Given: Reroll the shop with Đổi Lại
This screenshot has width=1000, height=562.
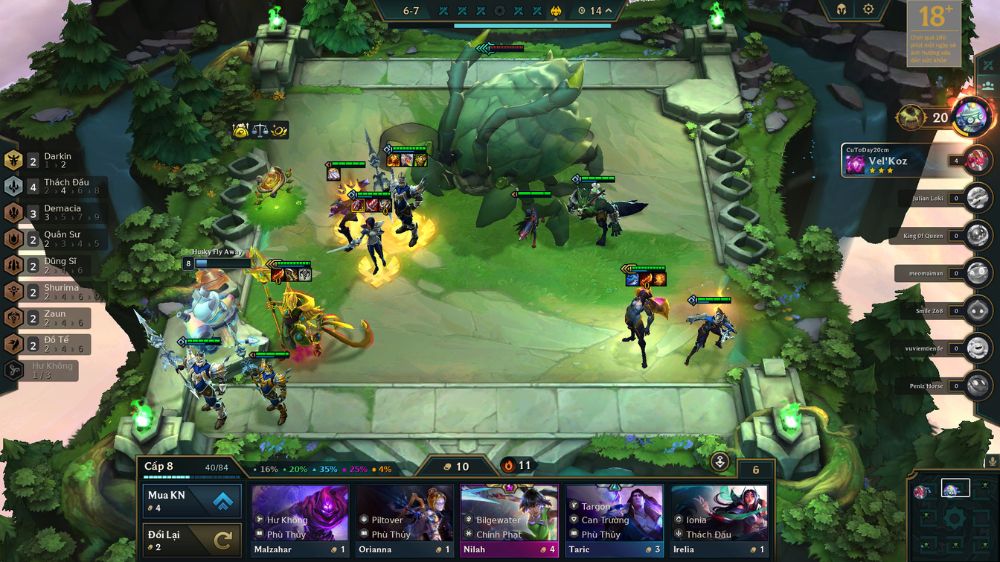Looking at the screenshot, I should click(x=191, y=540).
